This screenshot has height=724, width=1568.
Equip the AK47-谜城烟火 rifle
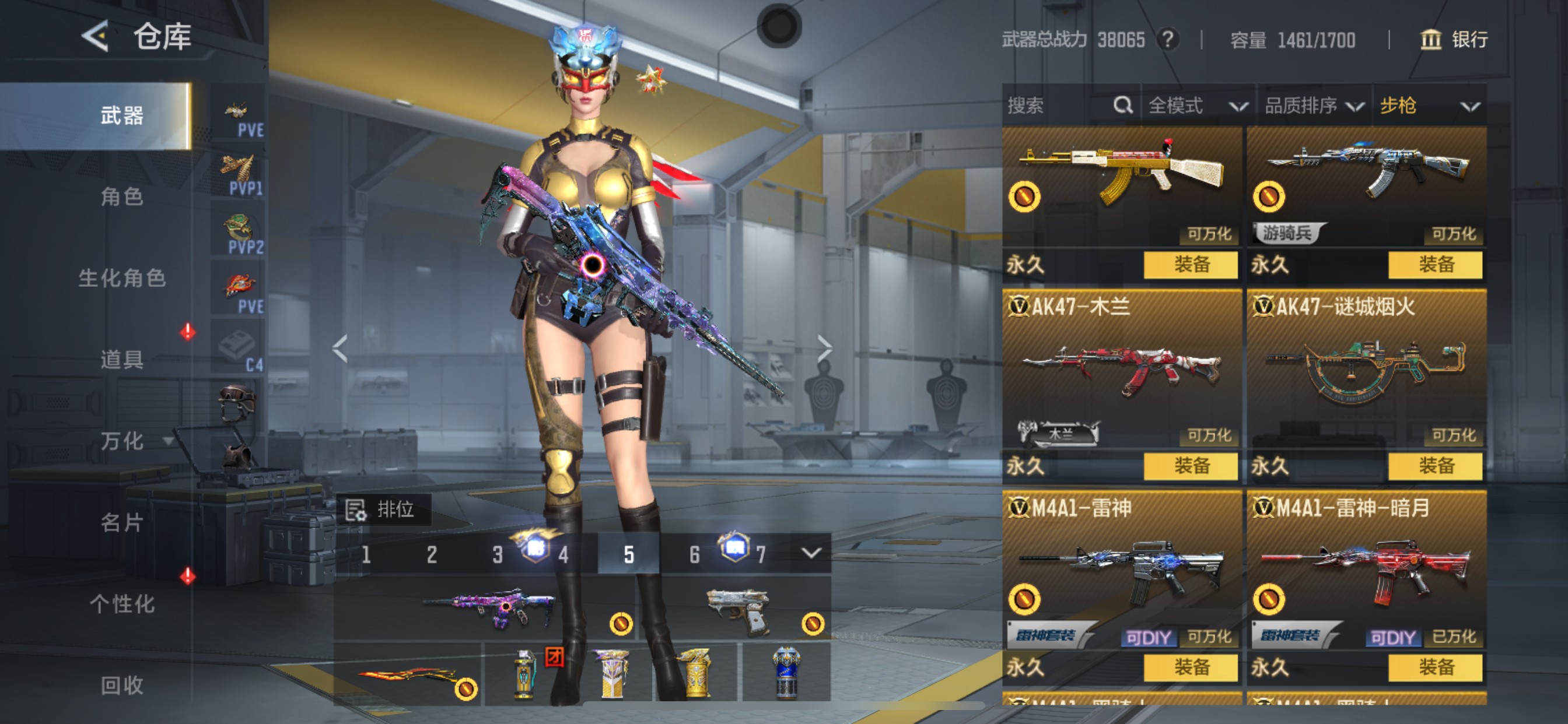[1436, 466]
